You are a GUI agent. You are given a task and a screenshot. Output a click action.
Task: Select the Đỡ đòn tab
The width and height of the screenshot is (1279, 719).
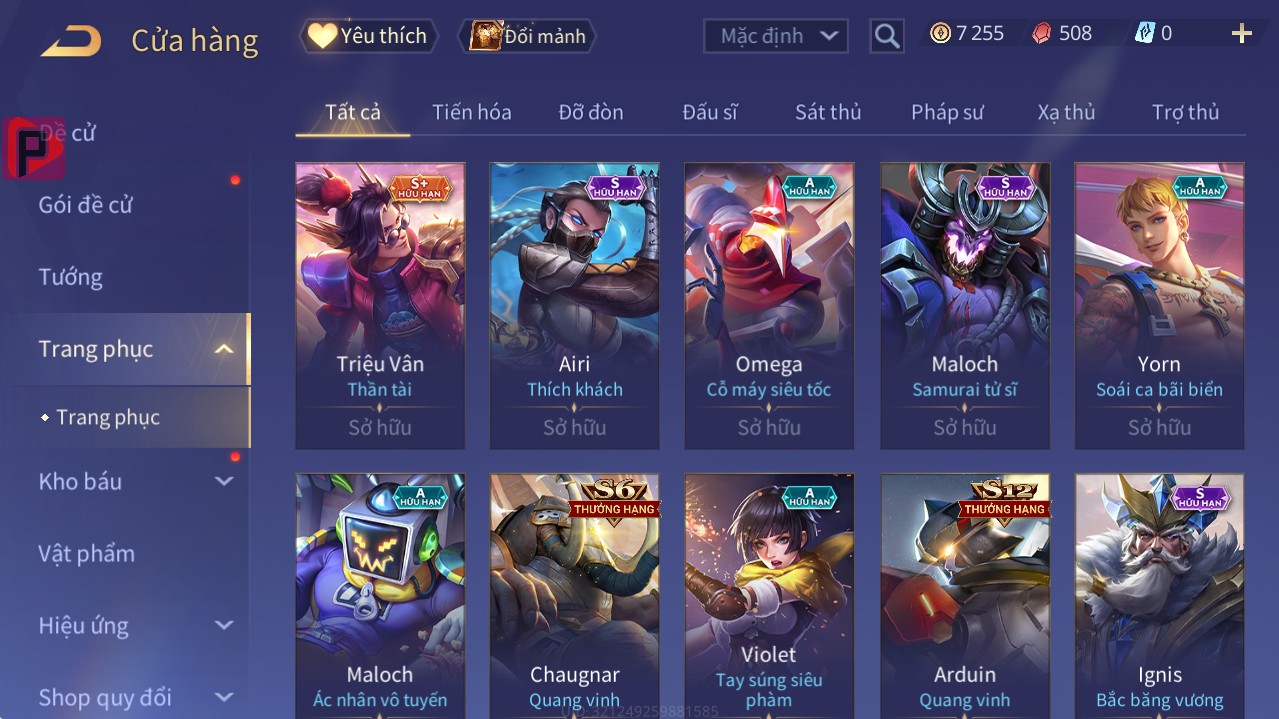click(590, 112)
